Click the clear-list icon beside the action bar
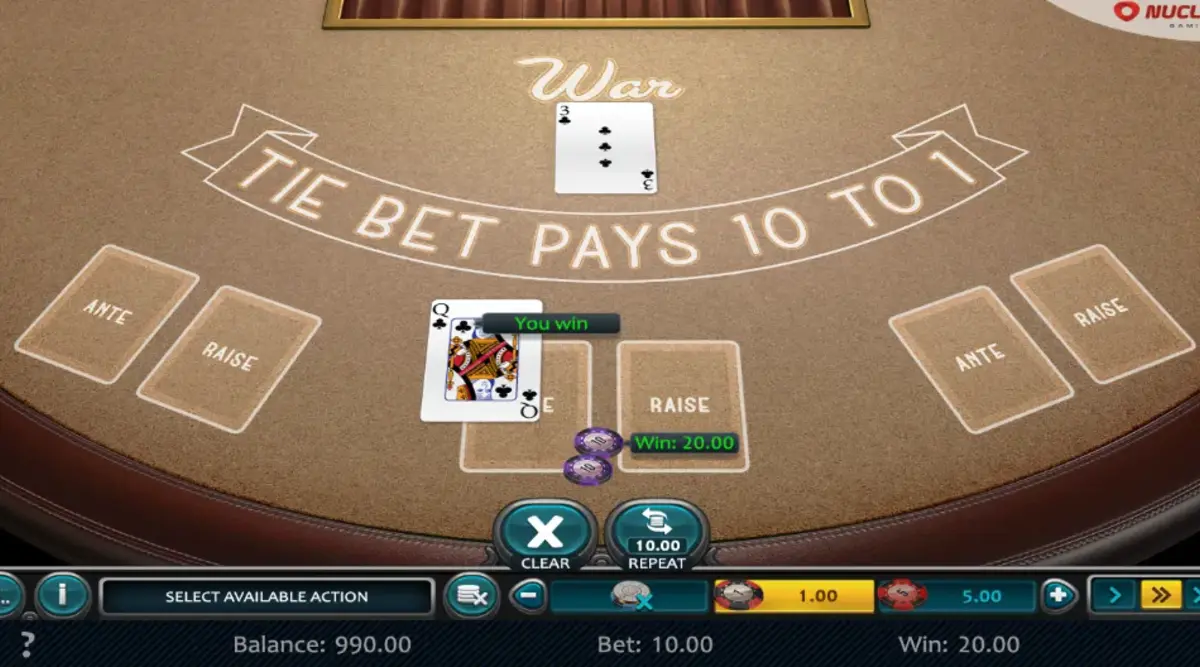The image size is (1200, 667). coord(471,596)
